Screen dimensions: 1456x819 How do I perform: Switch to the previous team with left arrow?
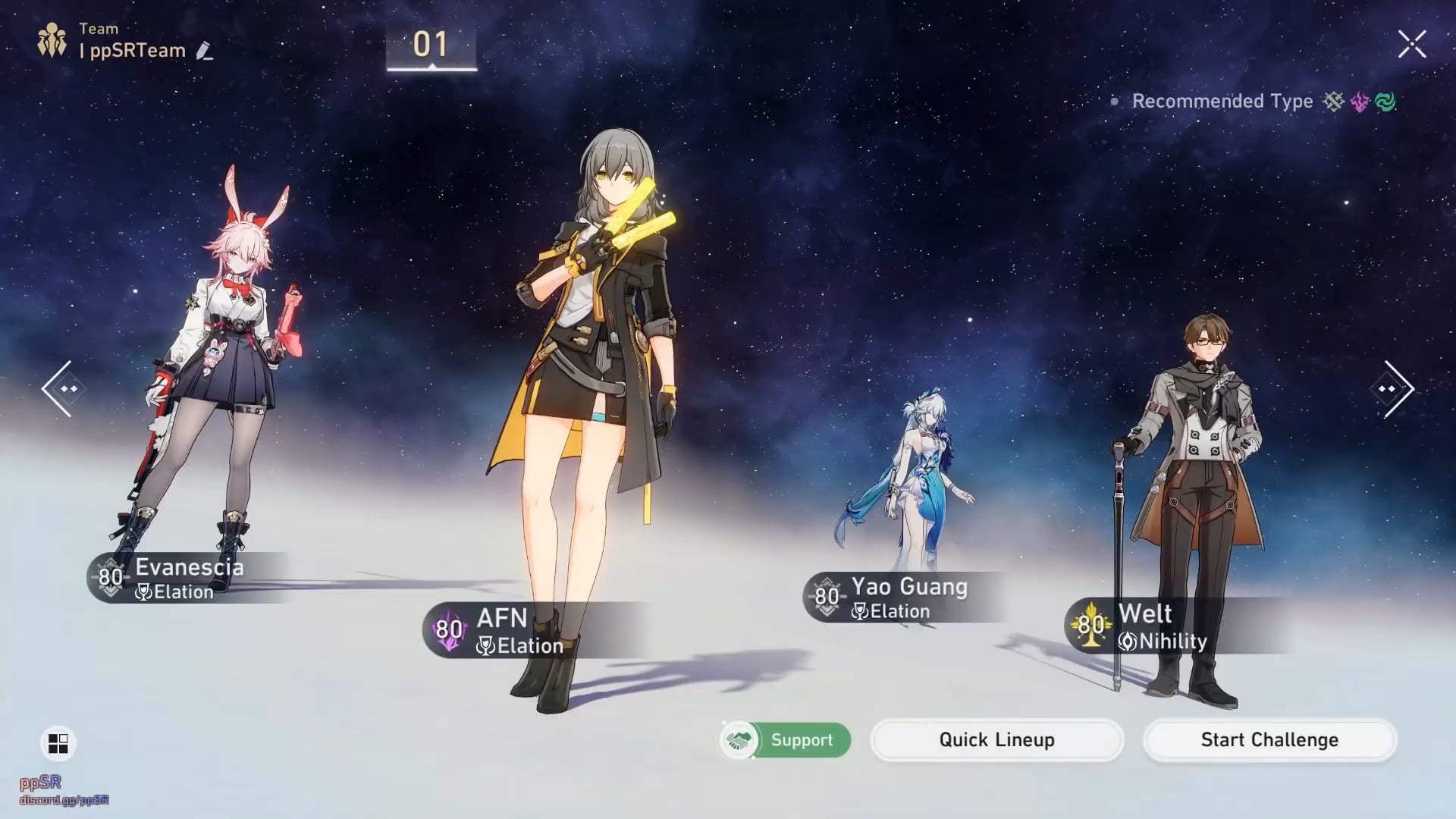point(59,388)
